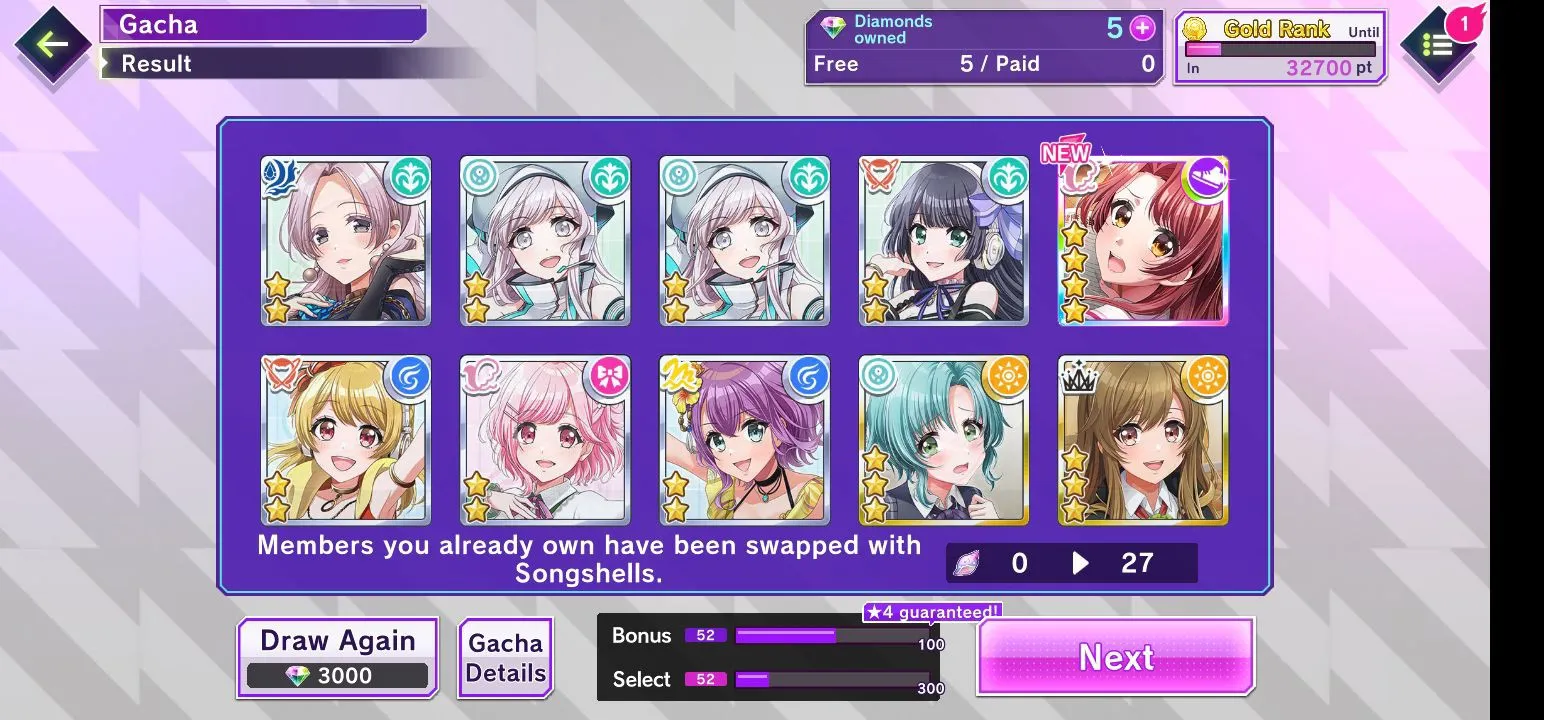
Task: Select the black-haired girl with headphones card
Action: [x=944, y=241]
